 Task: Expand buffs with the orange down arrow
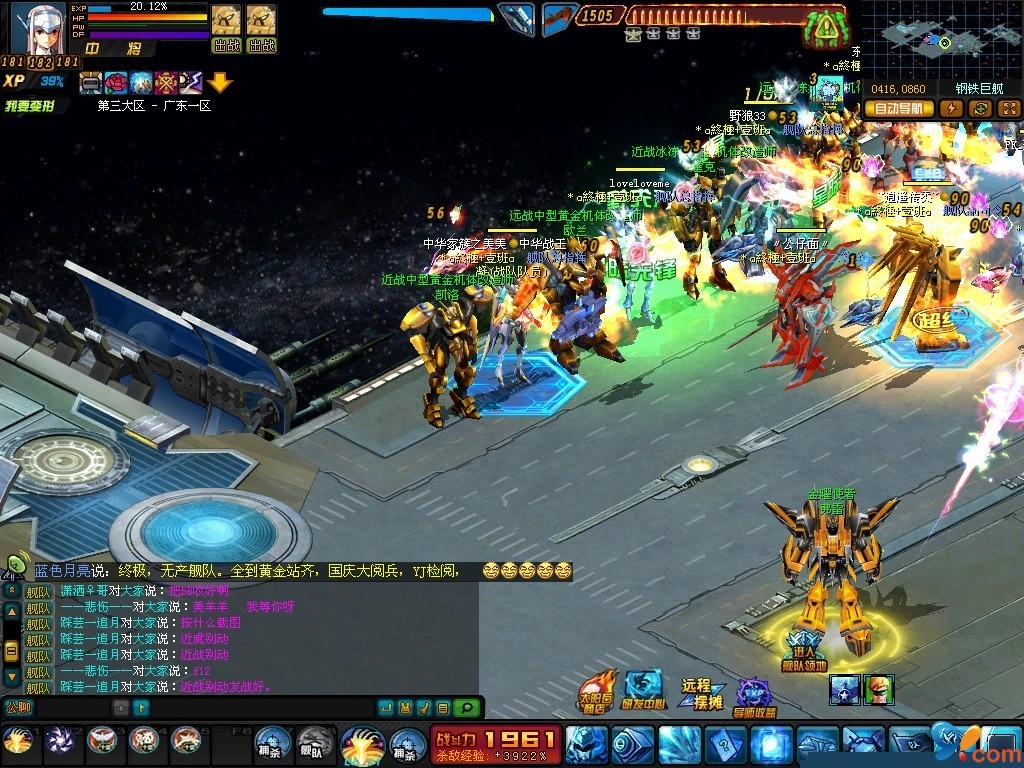click(x=220, y=83)
